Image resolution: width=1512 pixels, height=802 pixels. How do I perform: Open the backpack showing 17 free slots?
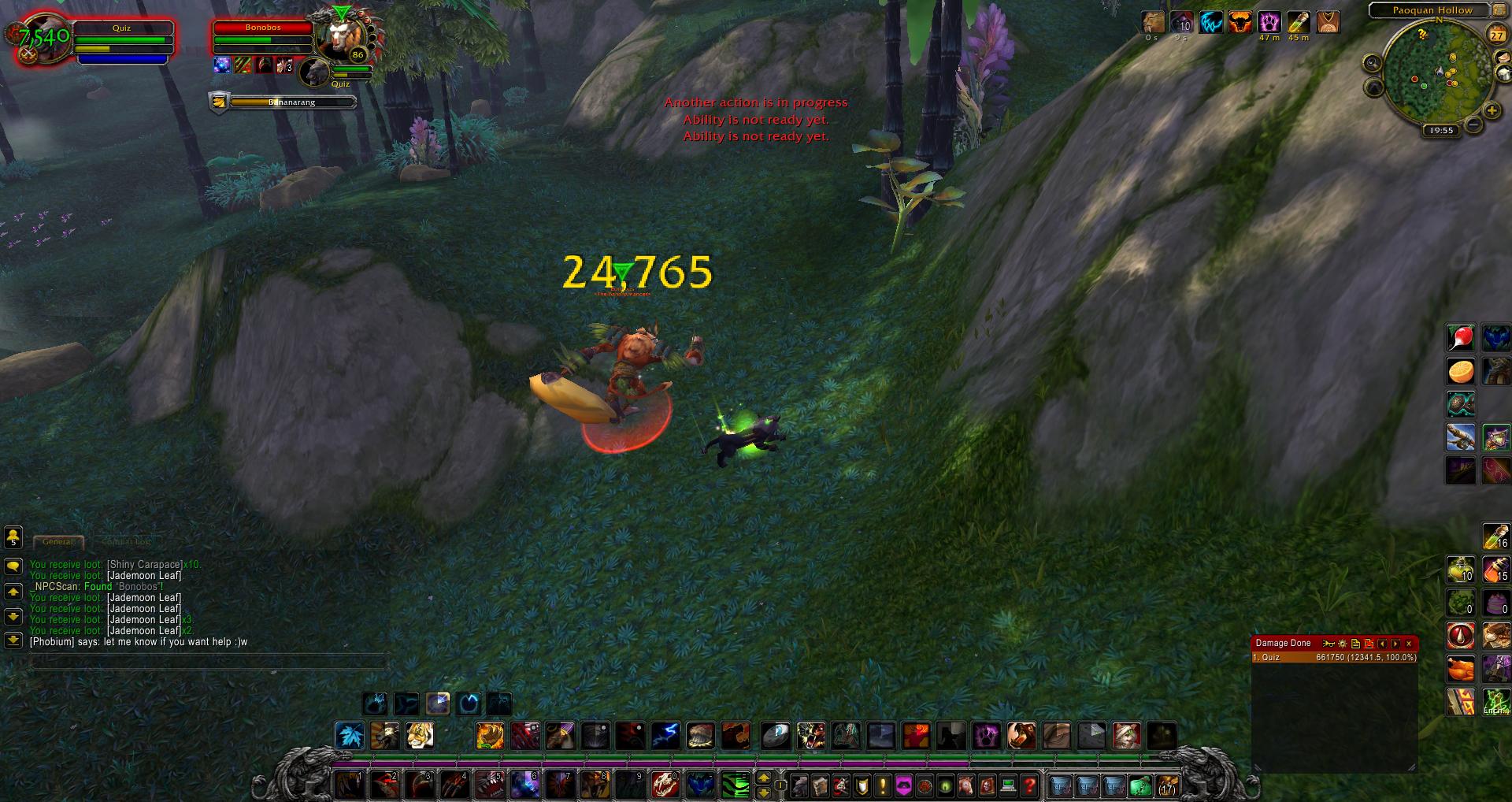click(1166, 785)
